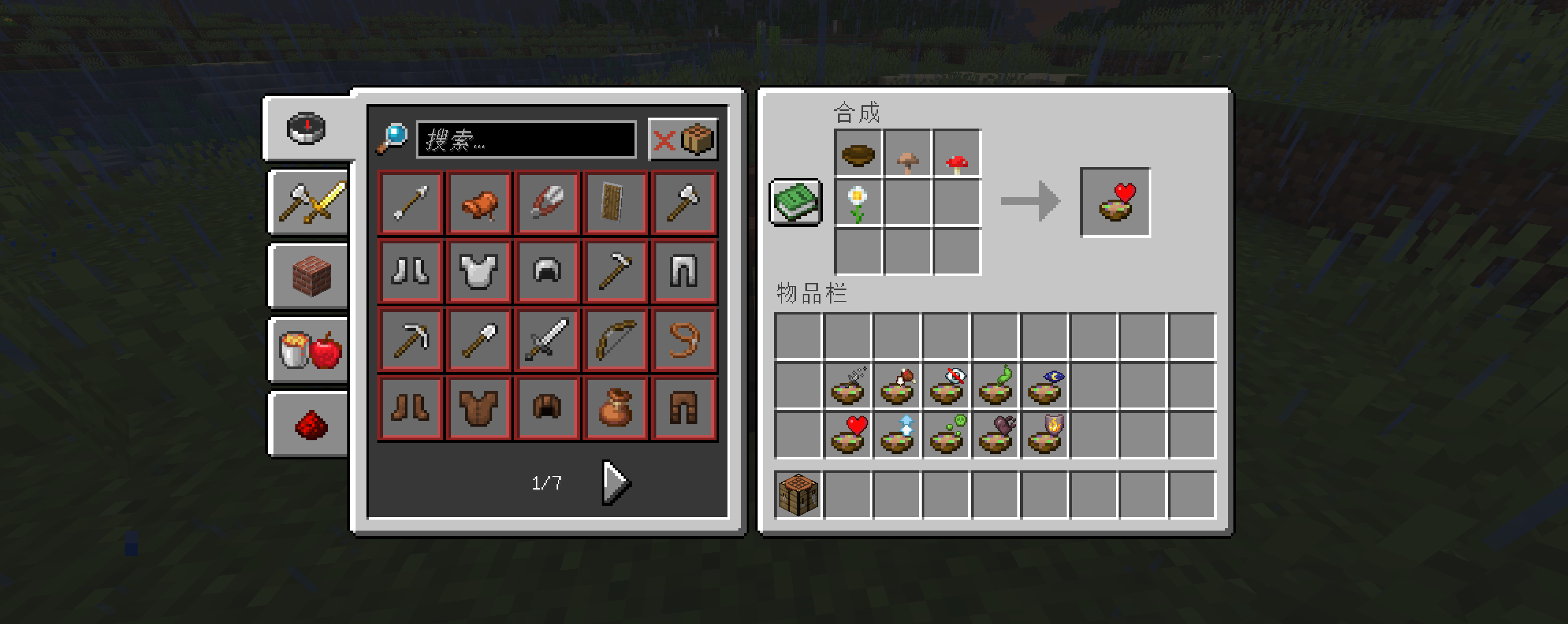Select the lead recipe
This screenshot has height=624, width=1568.
coord(684,340)
